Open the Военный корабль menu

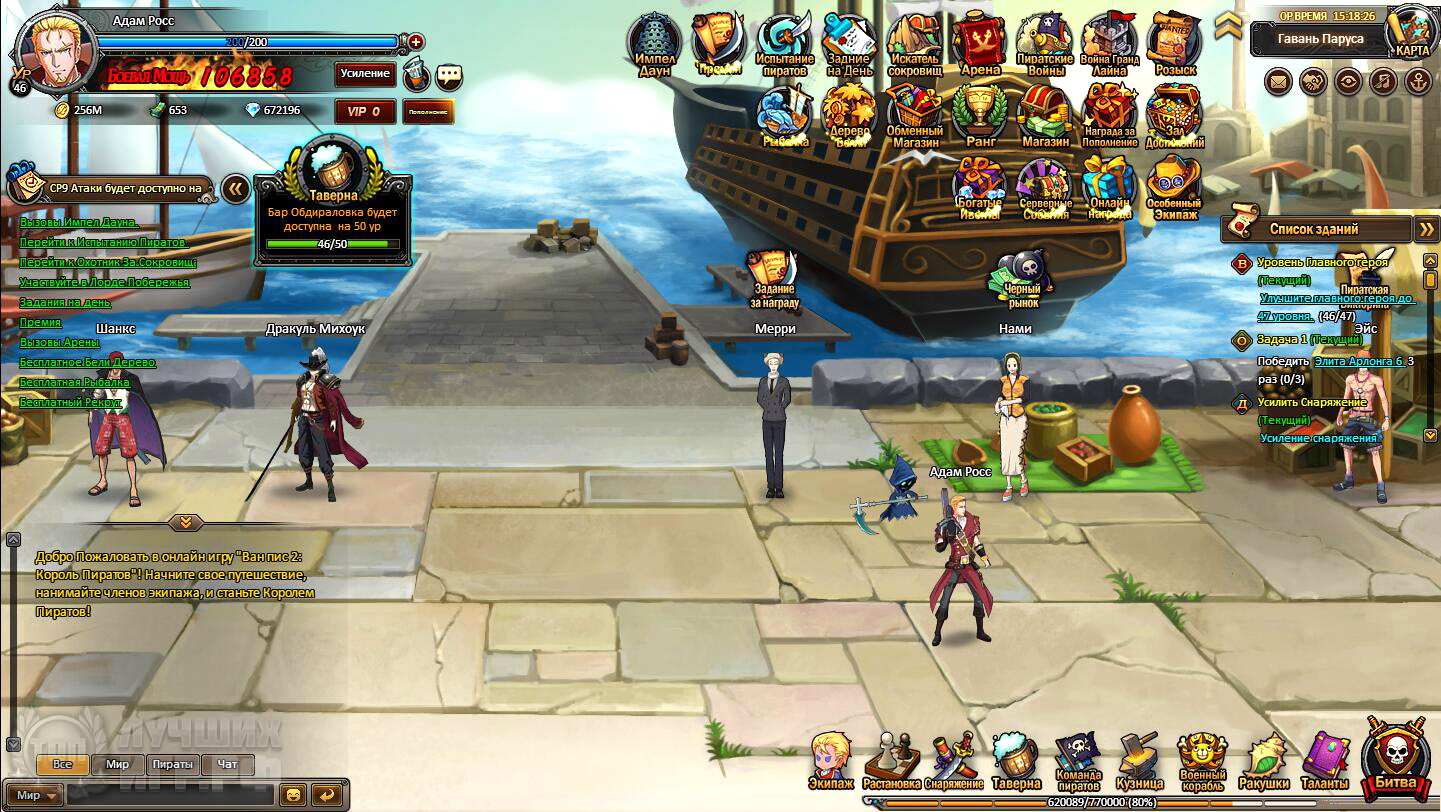click(x=1201, y=762)
